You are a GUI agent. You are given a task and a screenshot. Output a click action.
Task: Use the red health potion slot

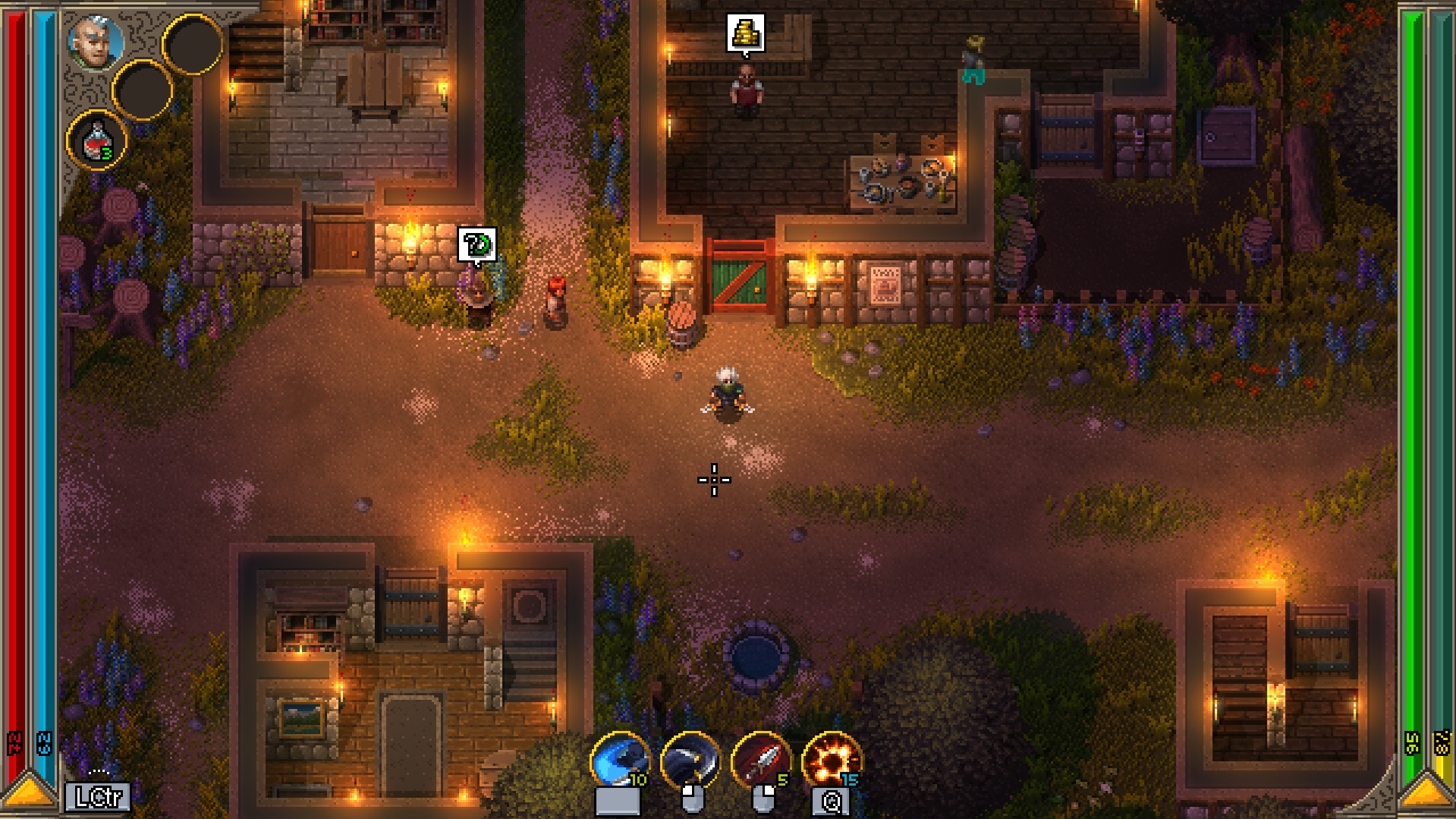[x=96, y=141]
